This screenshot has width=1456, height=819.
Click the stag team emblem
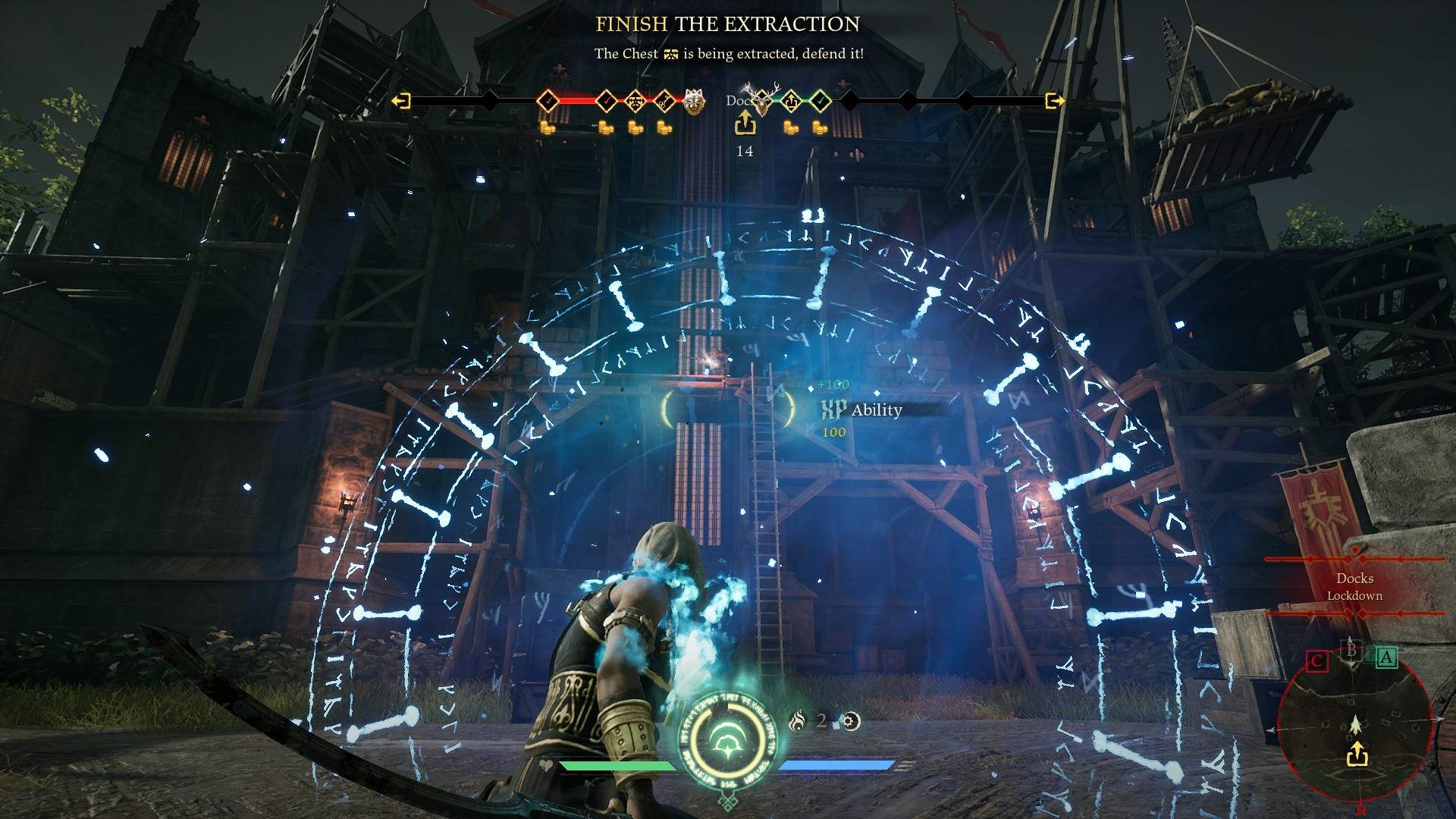click(x=761, y=101)
